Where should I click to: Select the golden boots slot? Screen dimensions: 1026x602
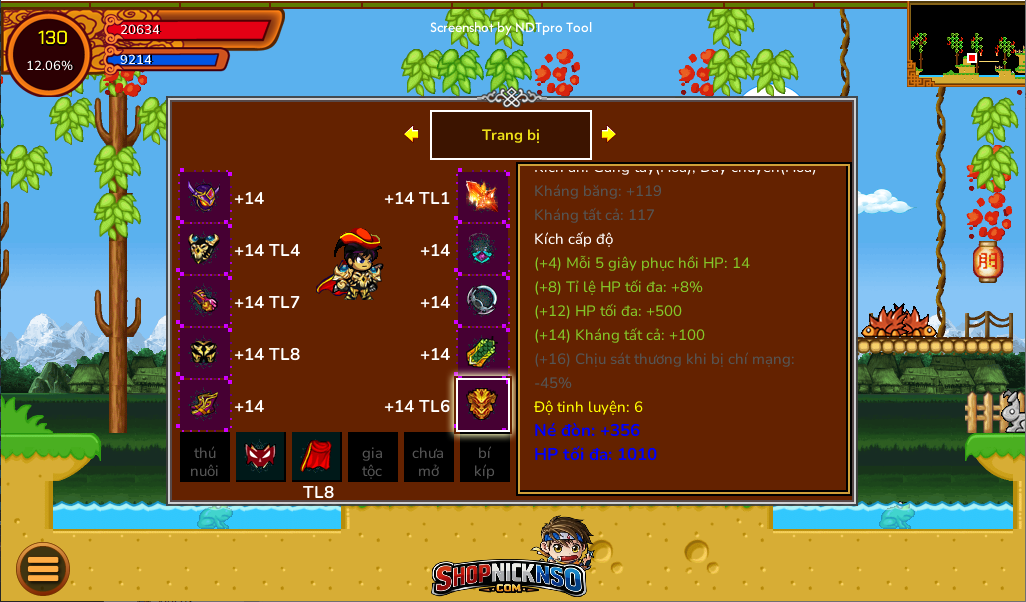point(206,405)
